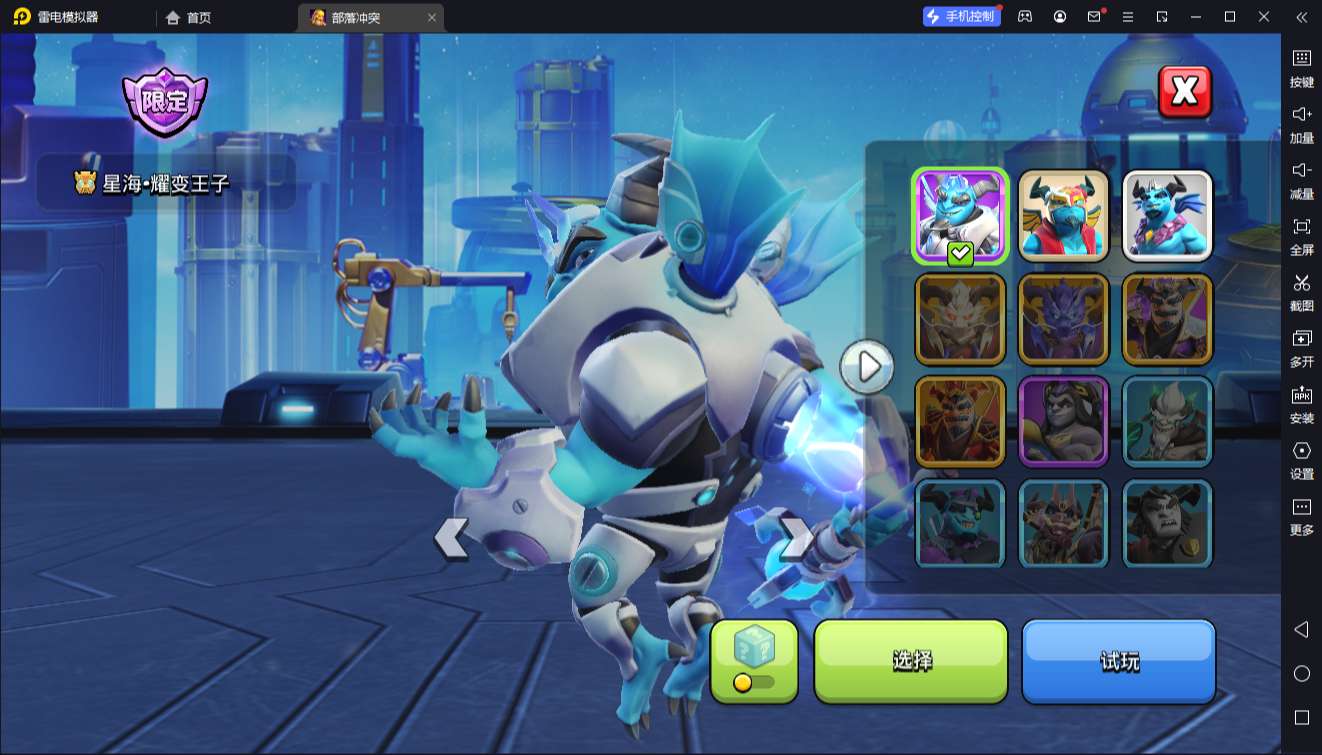Close the skin selection screen with red X
The image size is (1322, 755).
click(1184, 92)
